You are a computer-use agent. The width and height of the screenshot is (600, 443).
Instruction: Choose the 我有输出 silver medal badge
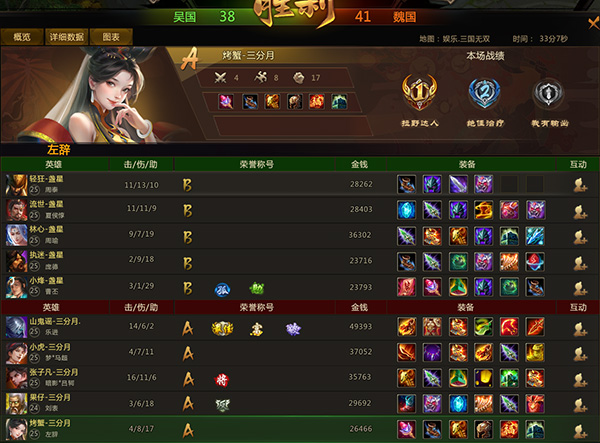click(x=546, y=94)
